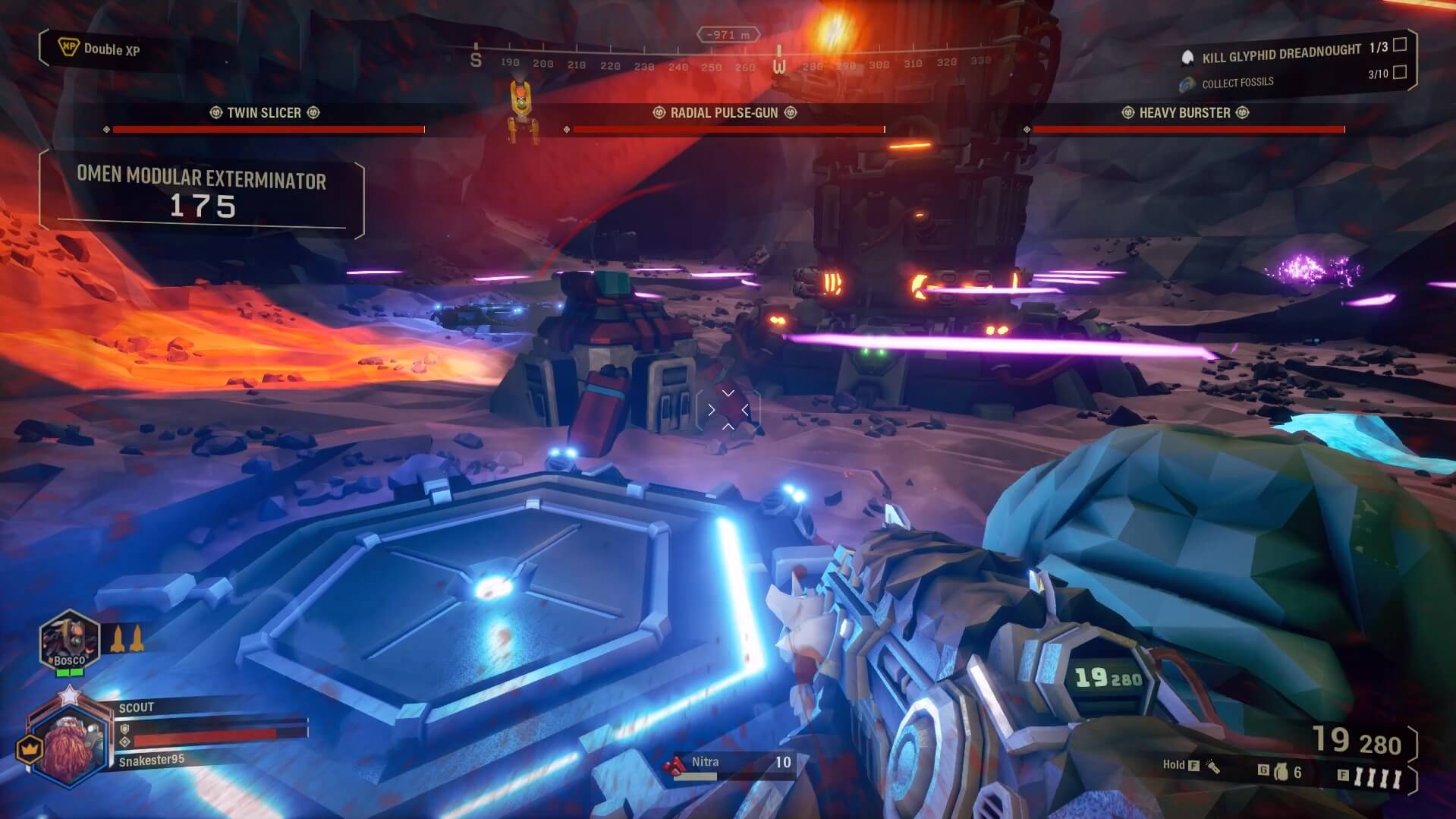Click the gold crown host icon

[x=28, y=749]
